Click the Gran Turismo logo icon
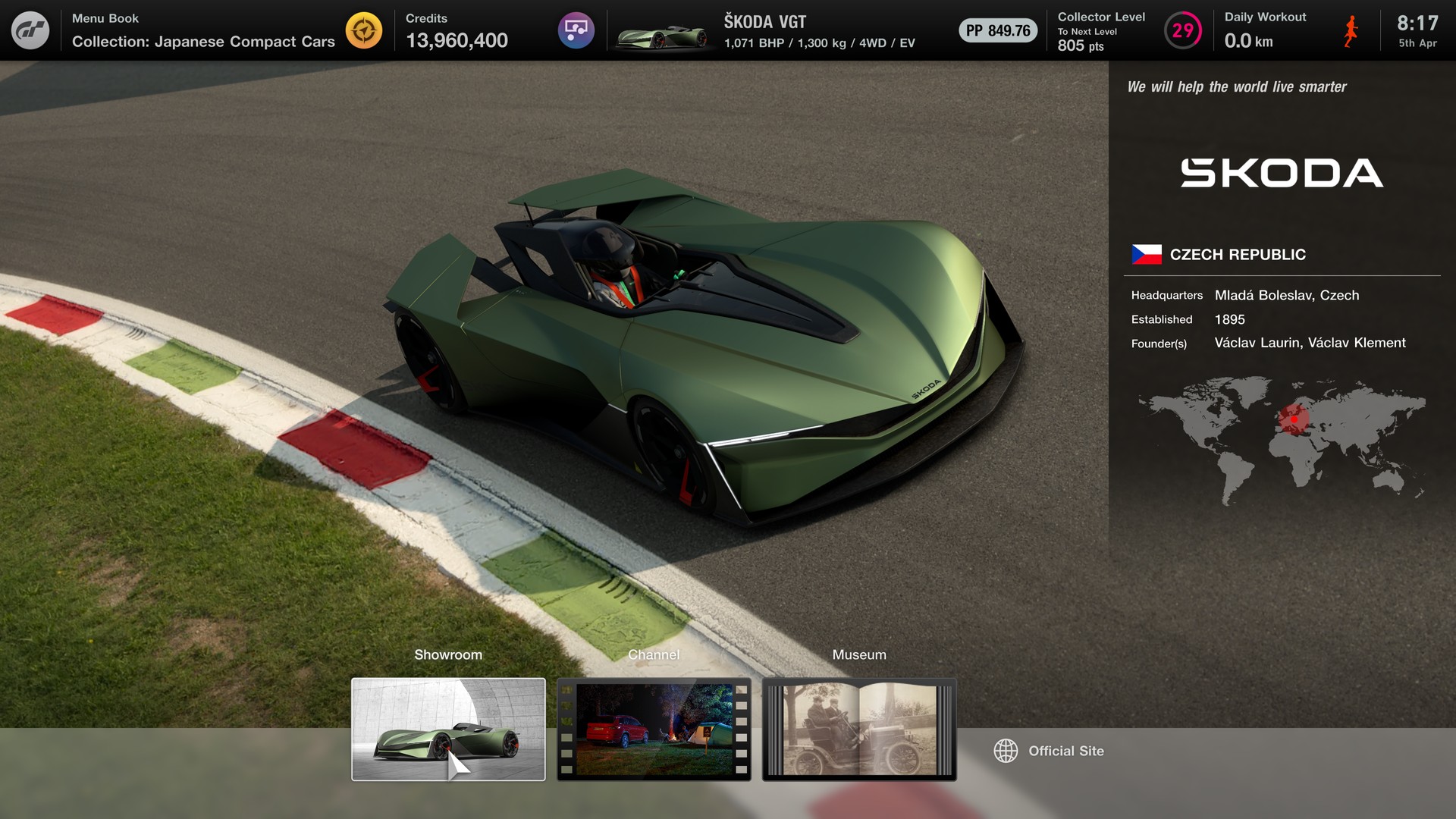The image size is (1456, 819). [30, 30]
